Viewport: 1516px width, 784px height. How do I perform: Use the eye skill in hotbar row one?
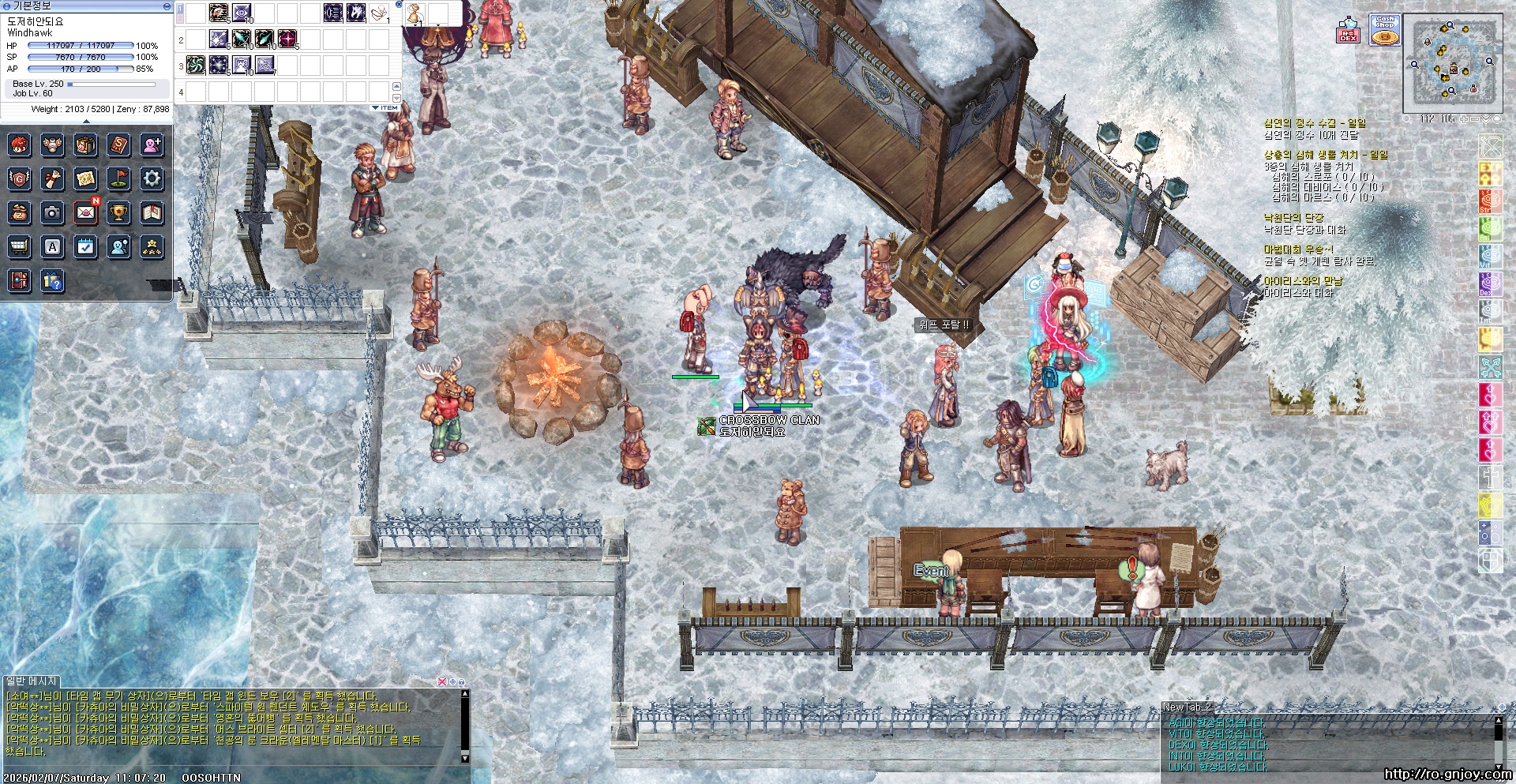[242, 13]
